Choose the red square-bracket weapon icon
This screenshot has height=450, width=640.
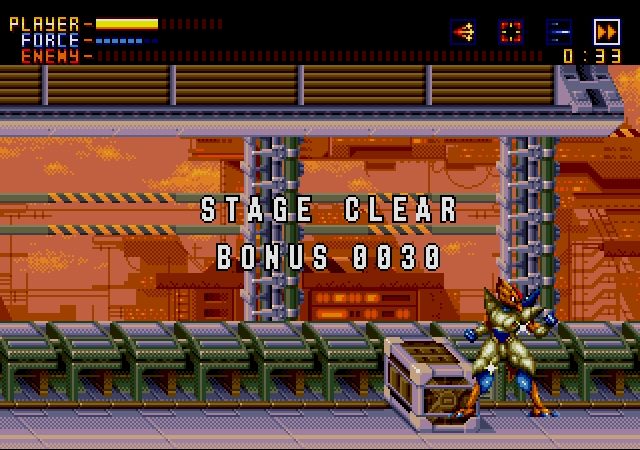(511, 31)
